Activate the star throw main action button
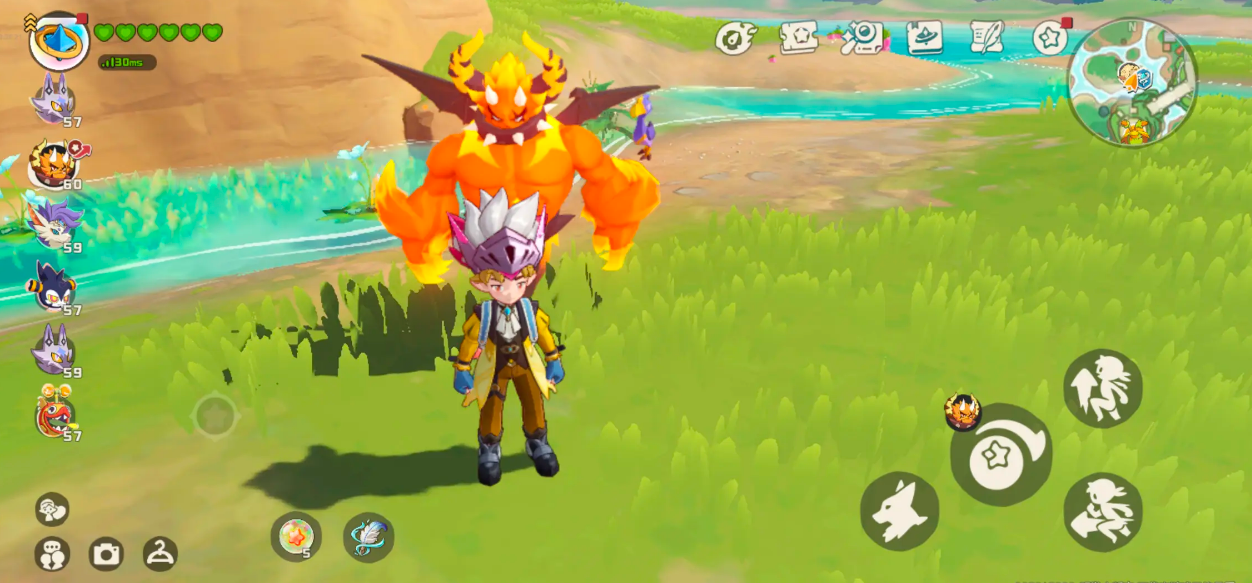This screenshot has height=583, width=1252. [x=1000, y=455]
